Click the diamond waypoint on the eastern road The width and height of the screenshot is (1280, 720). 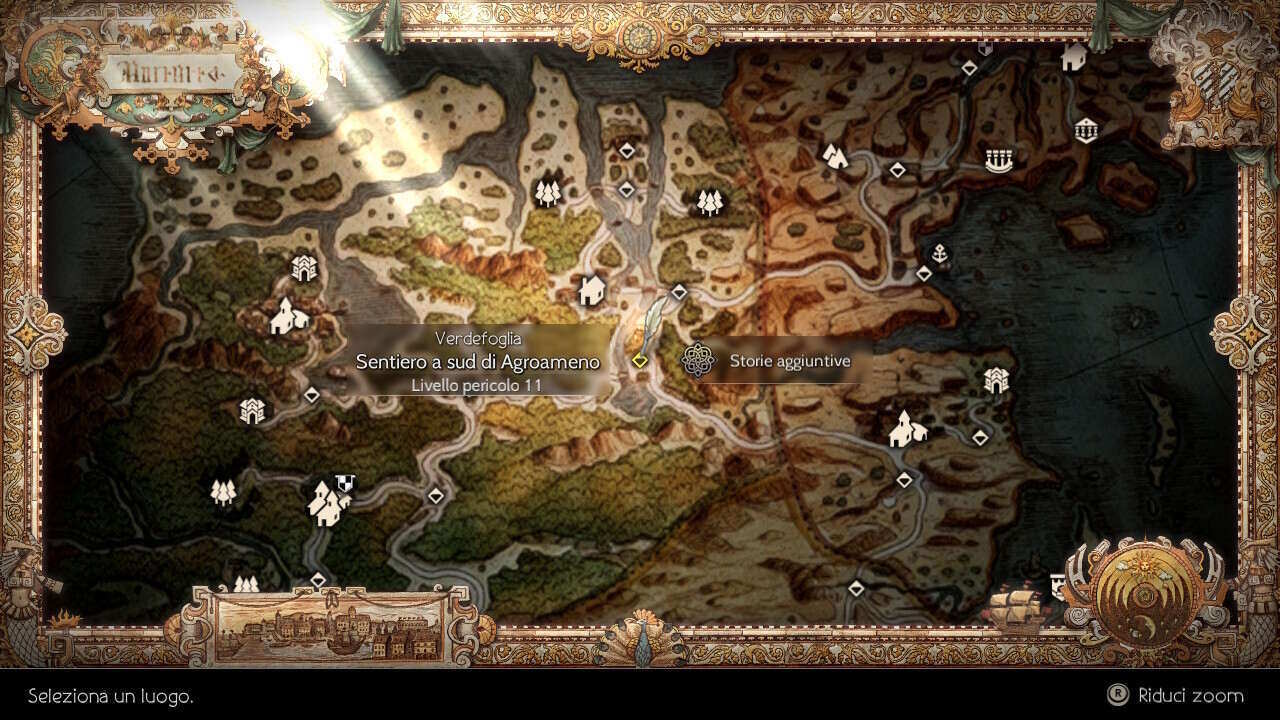coord(979,438)
